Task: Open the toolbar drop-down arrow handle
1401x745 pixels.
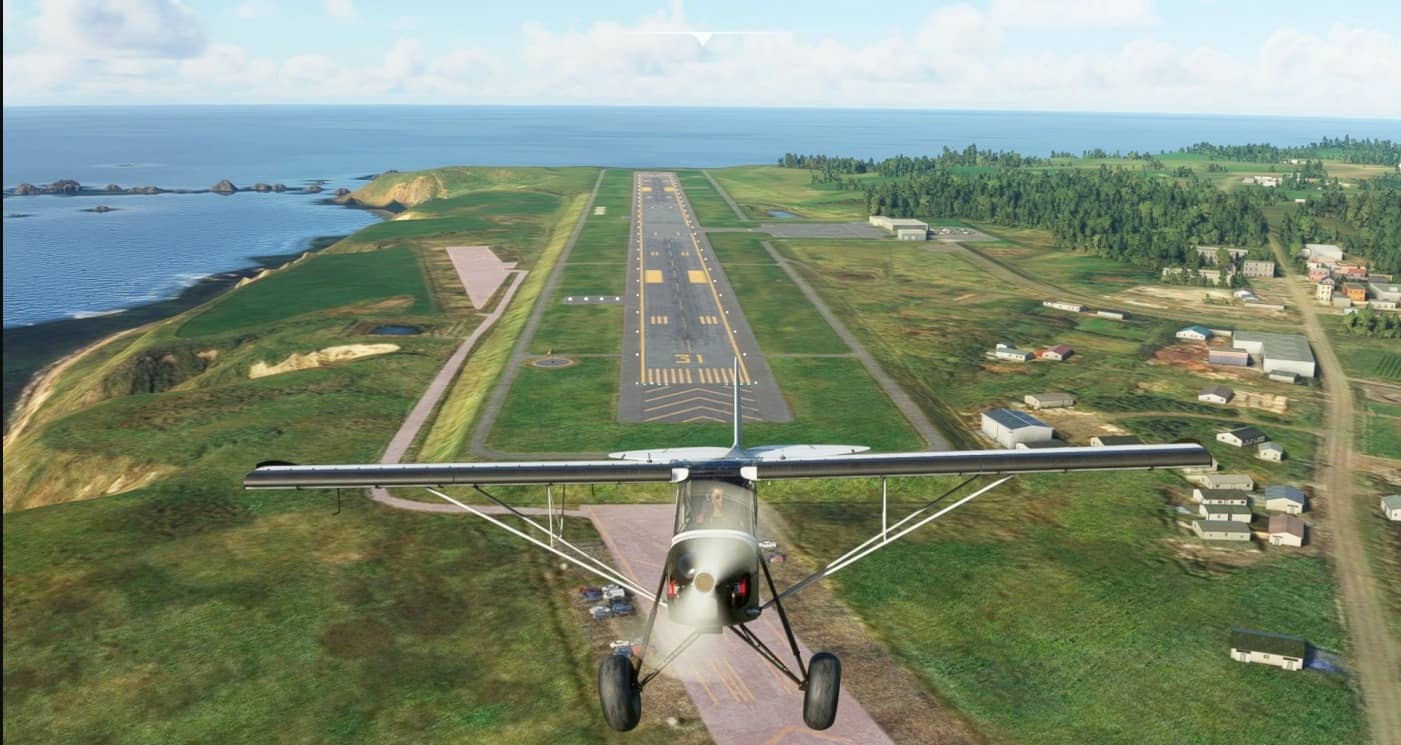Action: tap(702, 38)
